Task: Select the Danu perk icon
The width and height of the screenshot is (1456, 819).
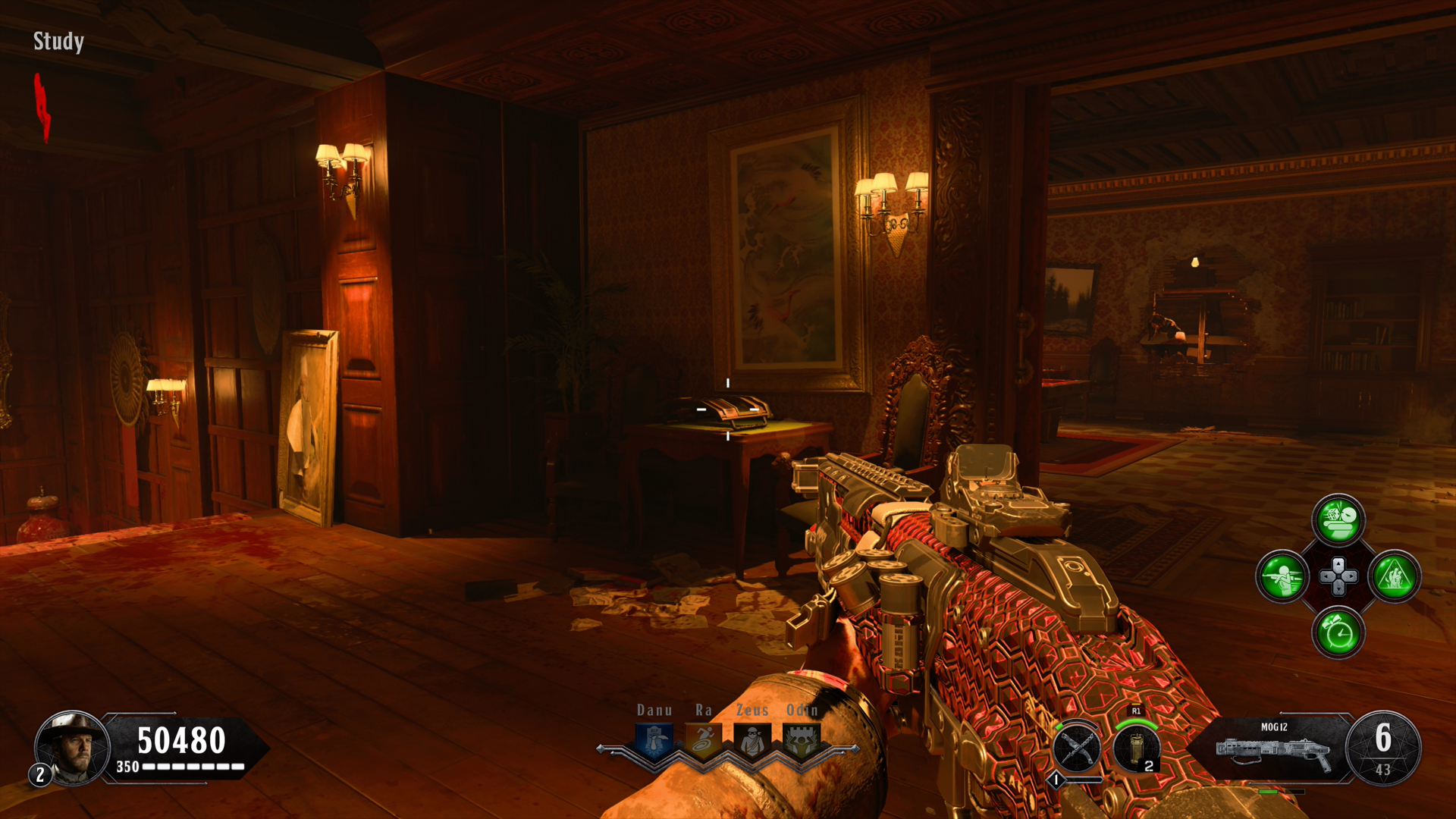Action: click(654, 740)
